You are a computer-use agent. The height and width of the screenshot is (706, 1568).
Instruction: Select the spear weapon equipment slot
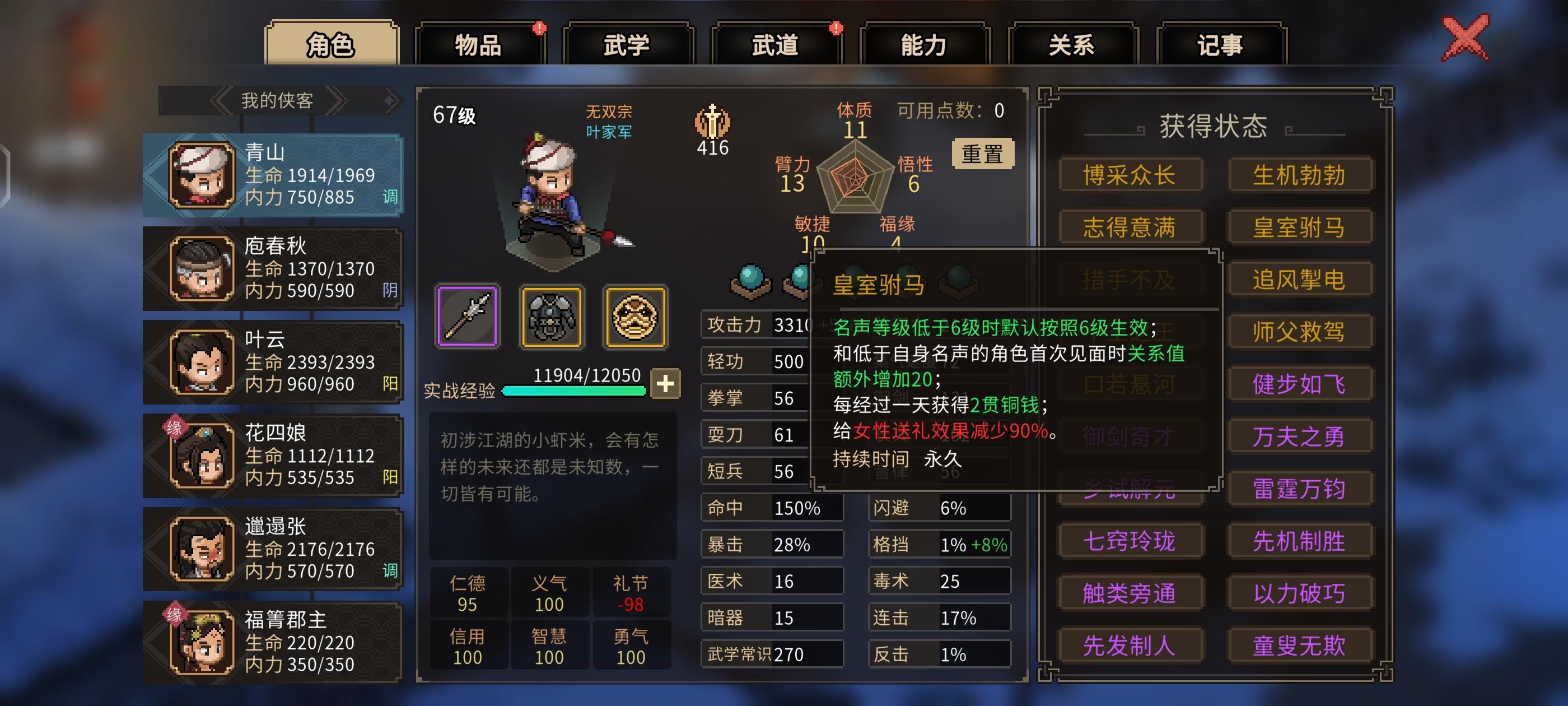pos(468,316)
